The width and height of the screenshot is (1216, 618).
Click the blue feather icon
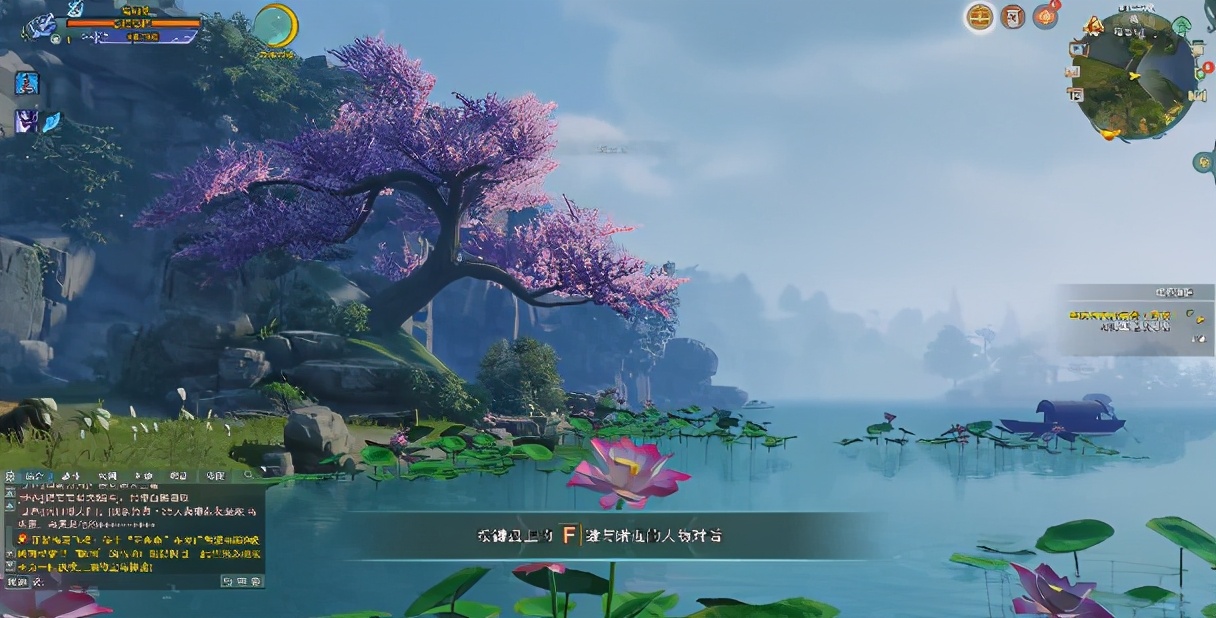(x=51, y=122)
